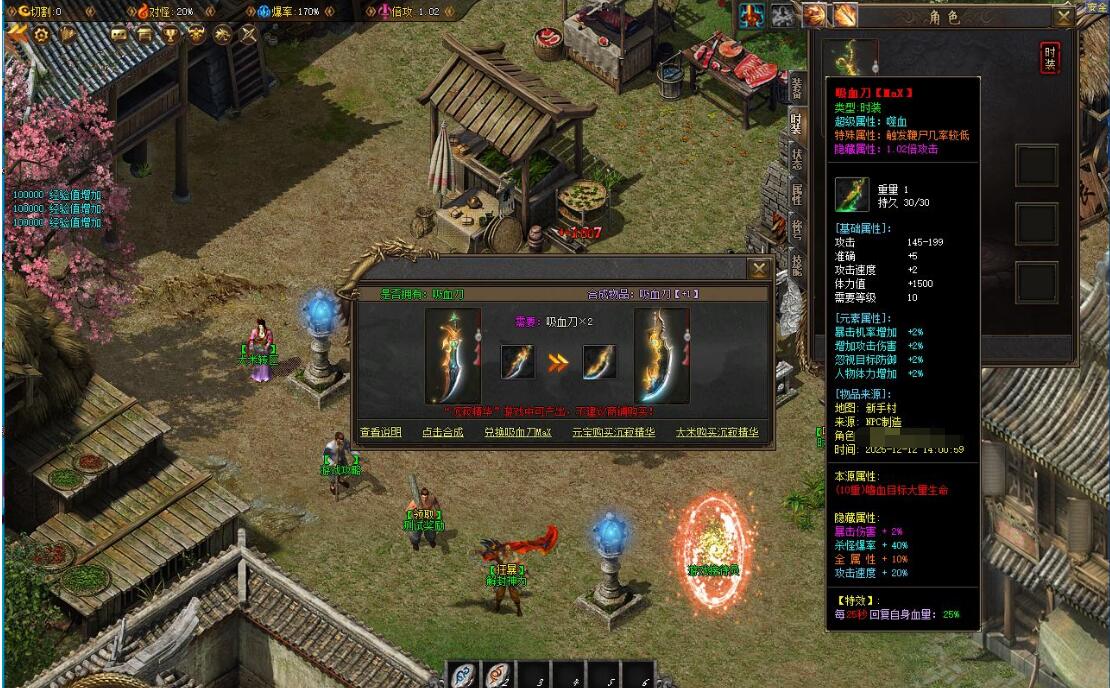
Task: Select 元宝购买沉寂精华 purchase option
Action: [x=613, y=433]
